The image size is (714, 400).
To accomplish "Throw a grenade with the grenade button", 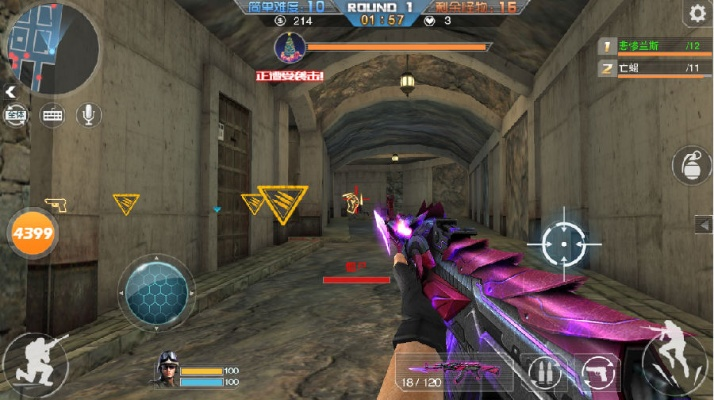I will click(690, 165).
